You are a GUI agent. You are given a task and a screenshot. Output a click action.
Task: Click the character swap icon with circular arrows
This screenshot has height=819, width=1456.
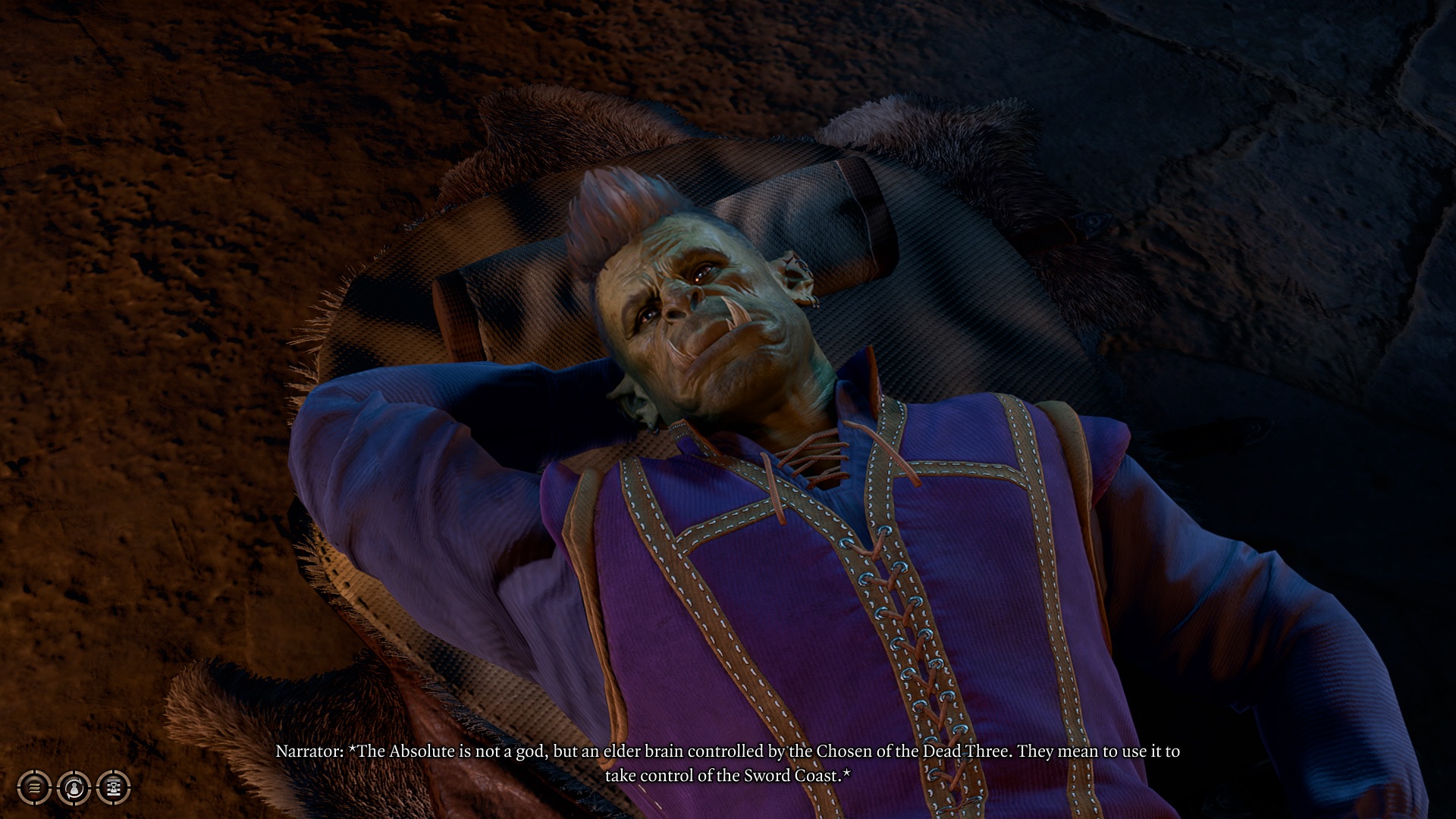pyautogui.click(x=74, y=788)
